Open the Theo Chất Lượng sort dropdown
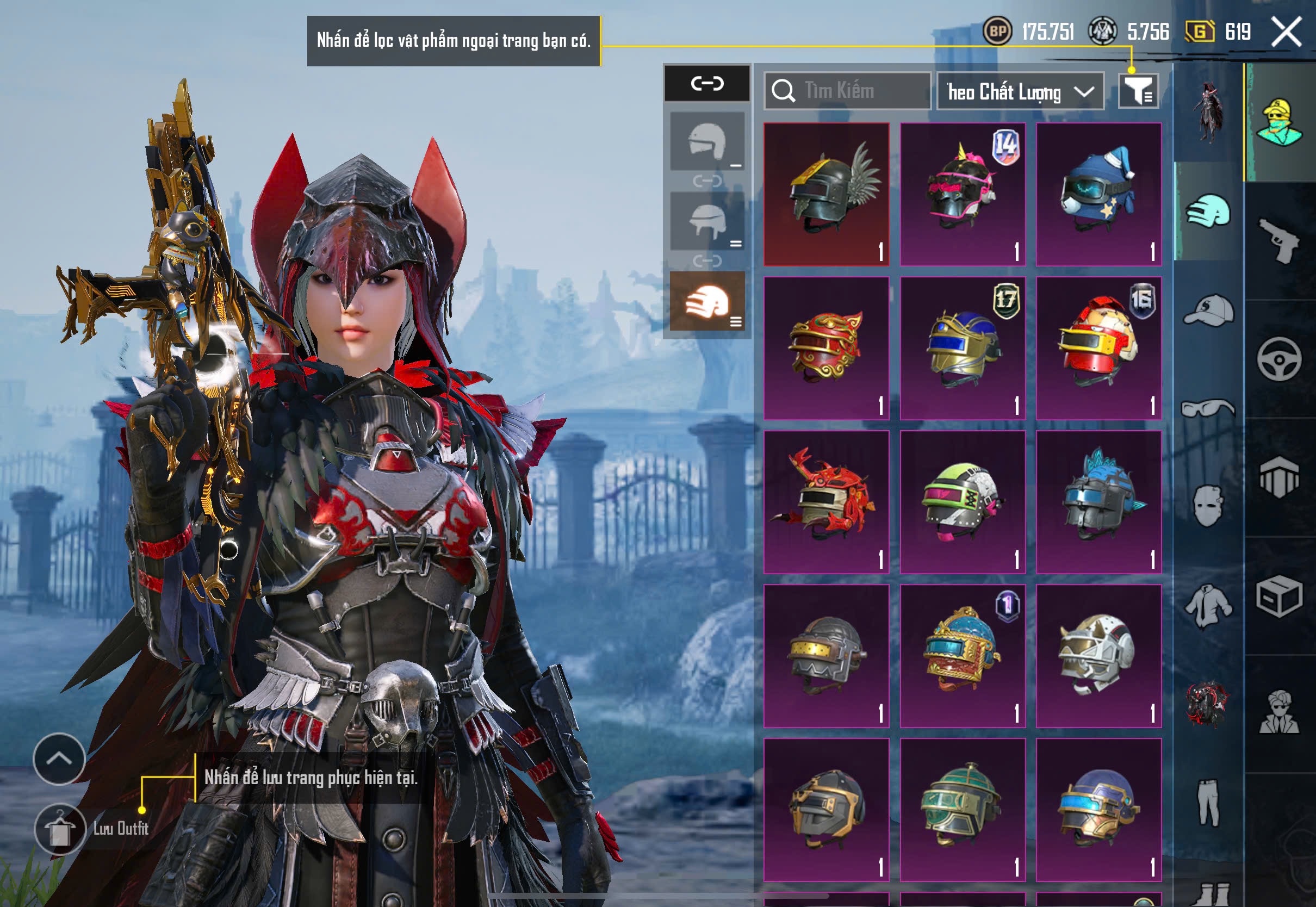 (x=1020, y=91)
